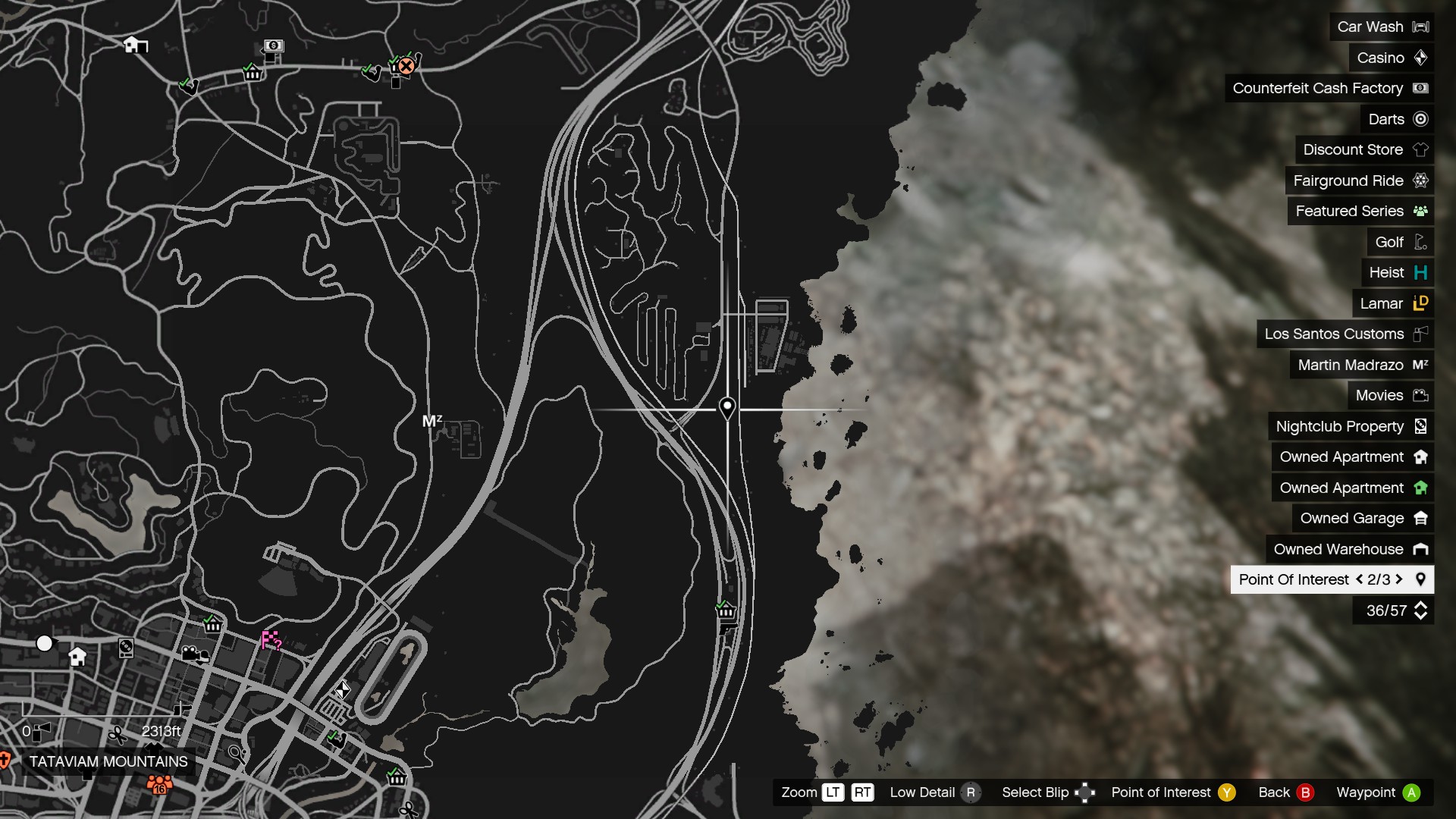The width and height of the screenshot is (1456, 819).
Task: Choose the Martin Madrazo legend entry
Action: [1361, 365]
